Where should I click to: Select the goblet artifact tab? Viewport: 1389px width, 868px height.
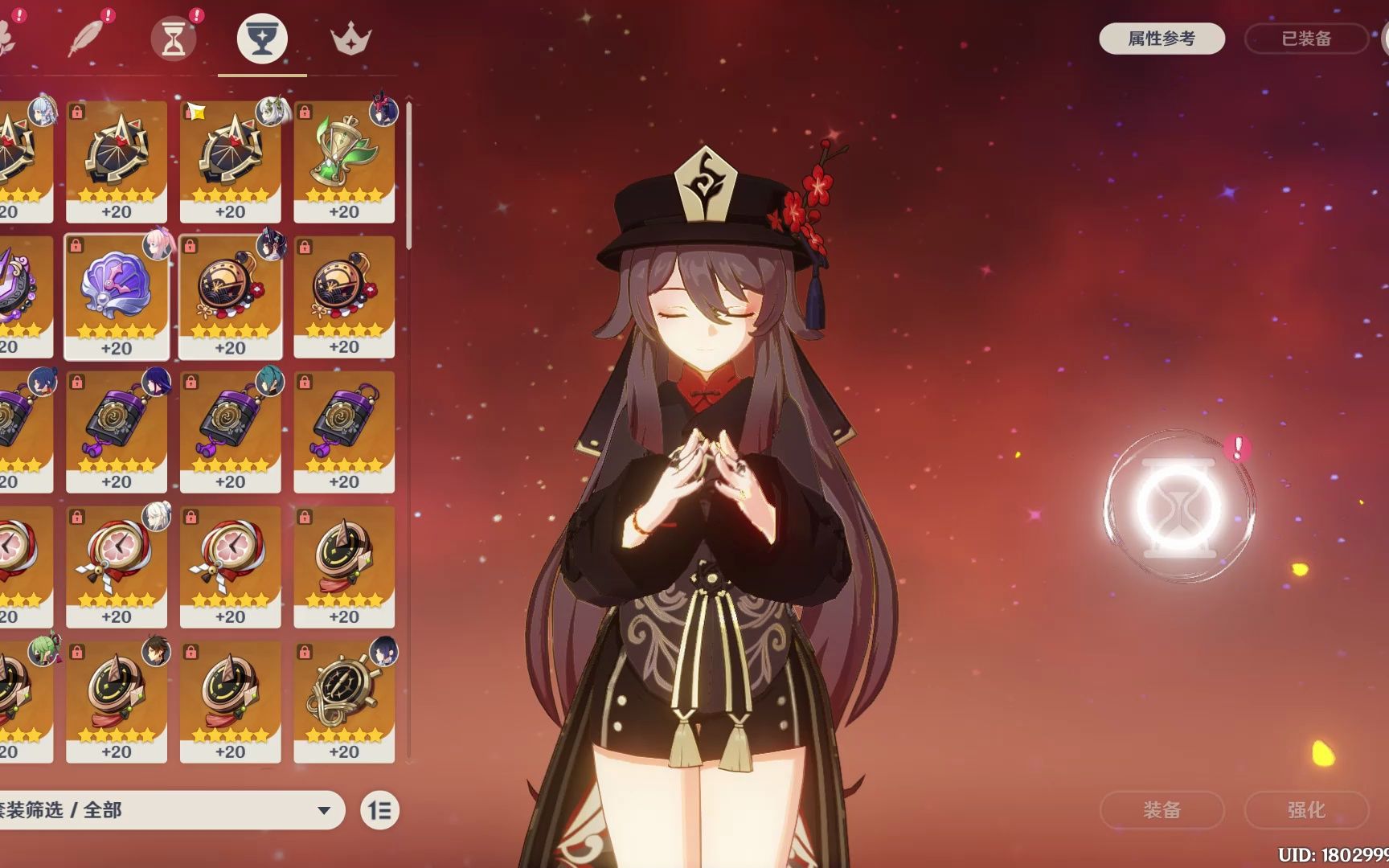click(x=262, y=38)
